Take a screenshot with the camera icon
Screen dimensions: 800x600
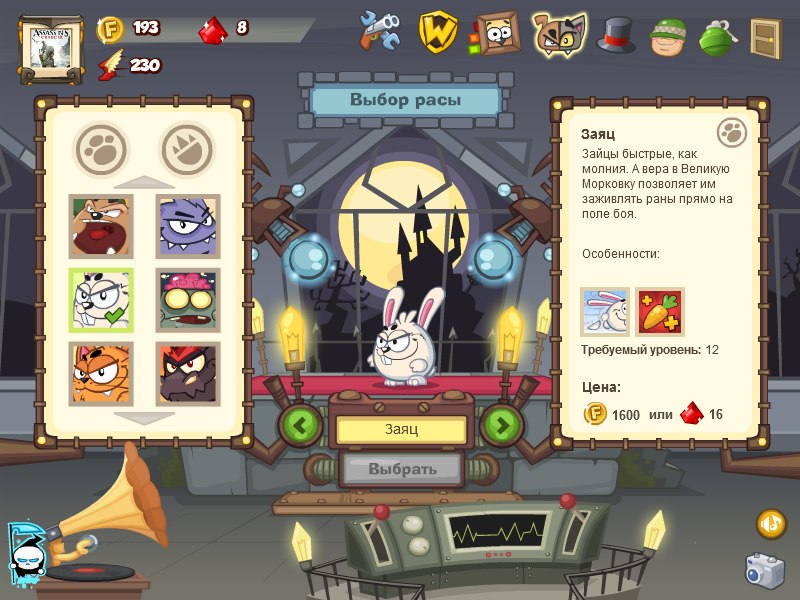[x=765, y=569]
